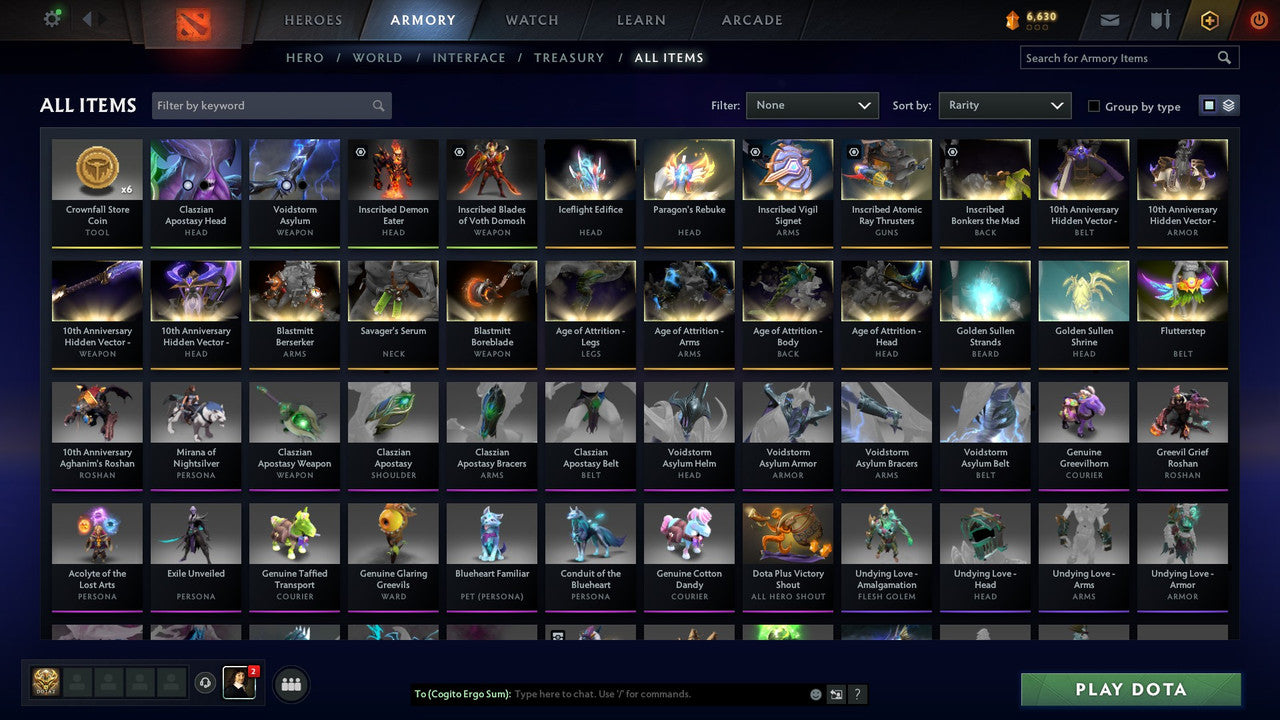Select the grid view toggle
Screen dimensions: 1280x720
click(1210, 105)
